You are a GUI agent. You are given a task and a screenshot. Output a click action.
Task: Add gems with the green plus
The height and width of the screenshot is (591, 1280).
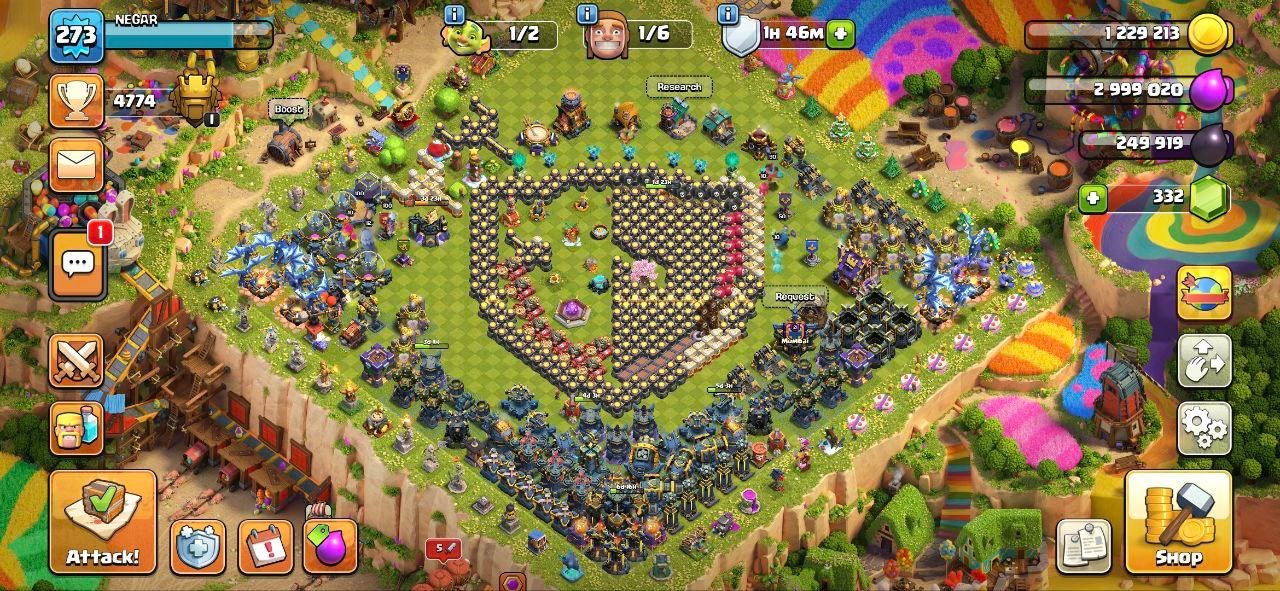1093,198
